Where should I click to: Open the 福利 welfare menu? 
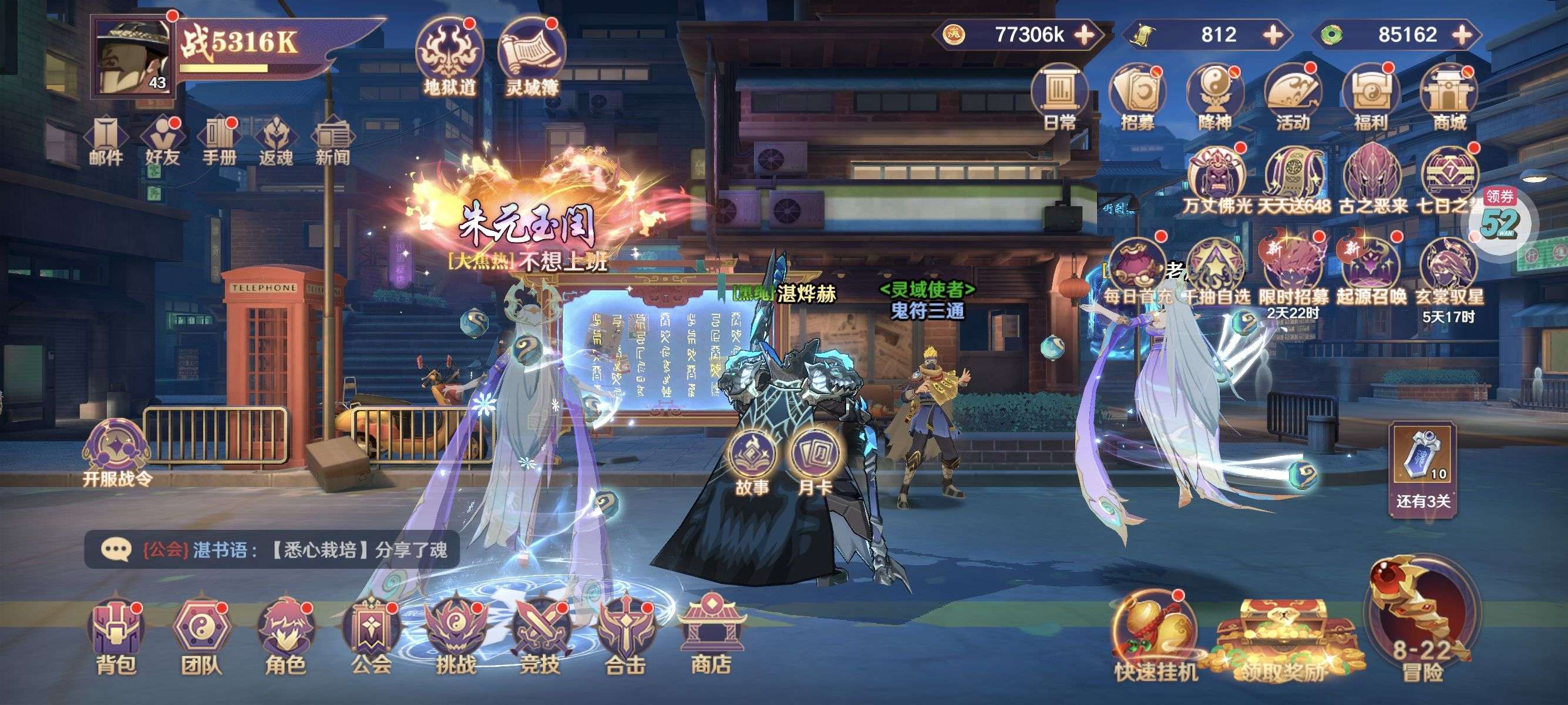coord(1370,98)
